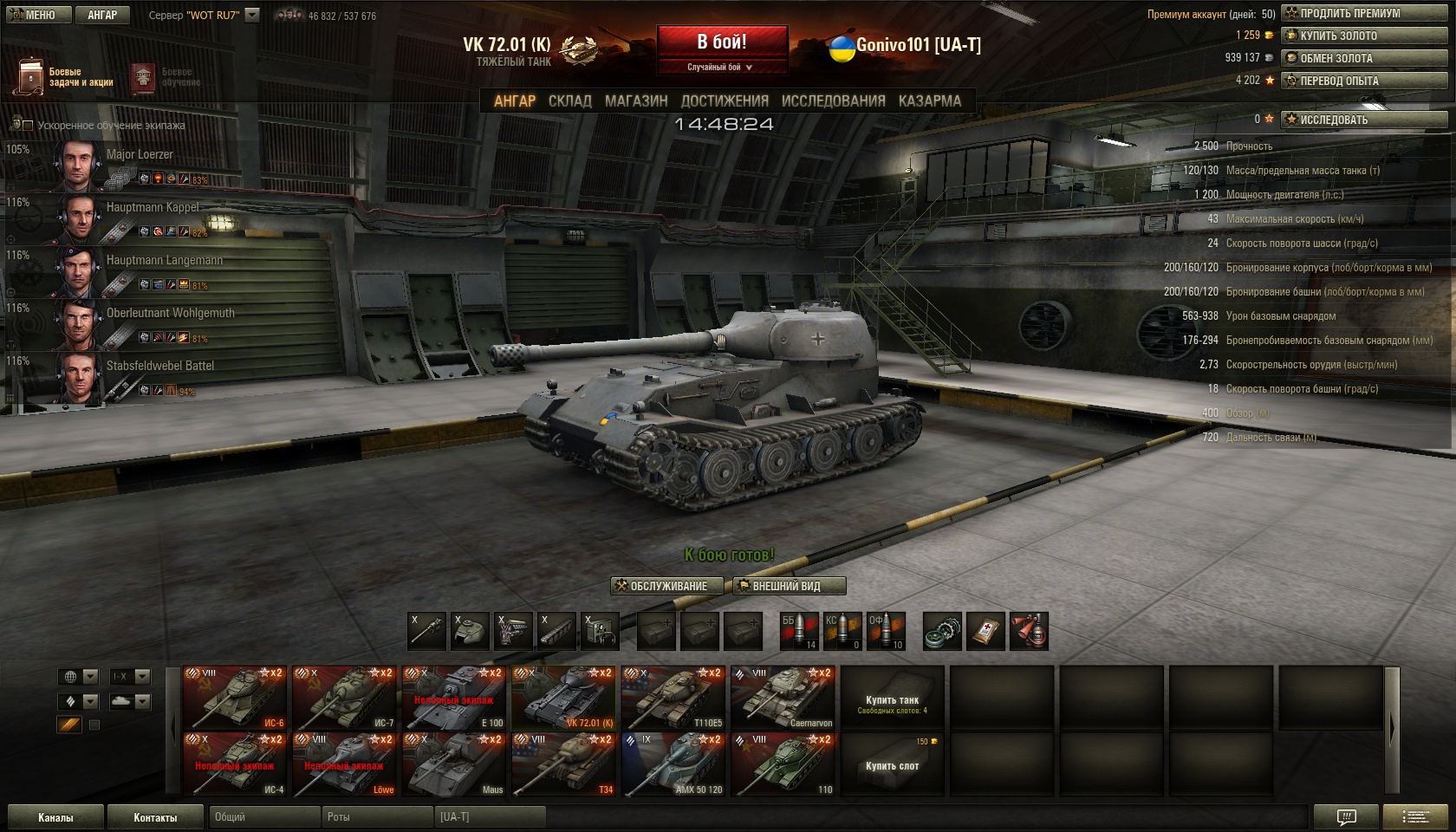The height and width of the screenshot is (832, 1456).
Task: Go to the ДОСТИЖЕНИЯ tab
Action: (x=725, y=101)
